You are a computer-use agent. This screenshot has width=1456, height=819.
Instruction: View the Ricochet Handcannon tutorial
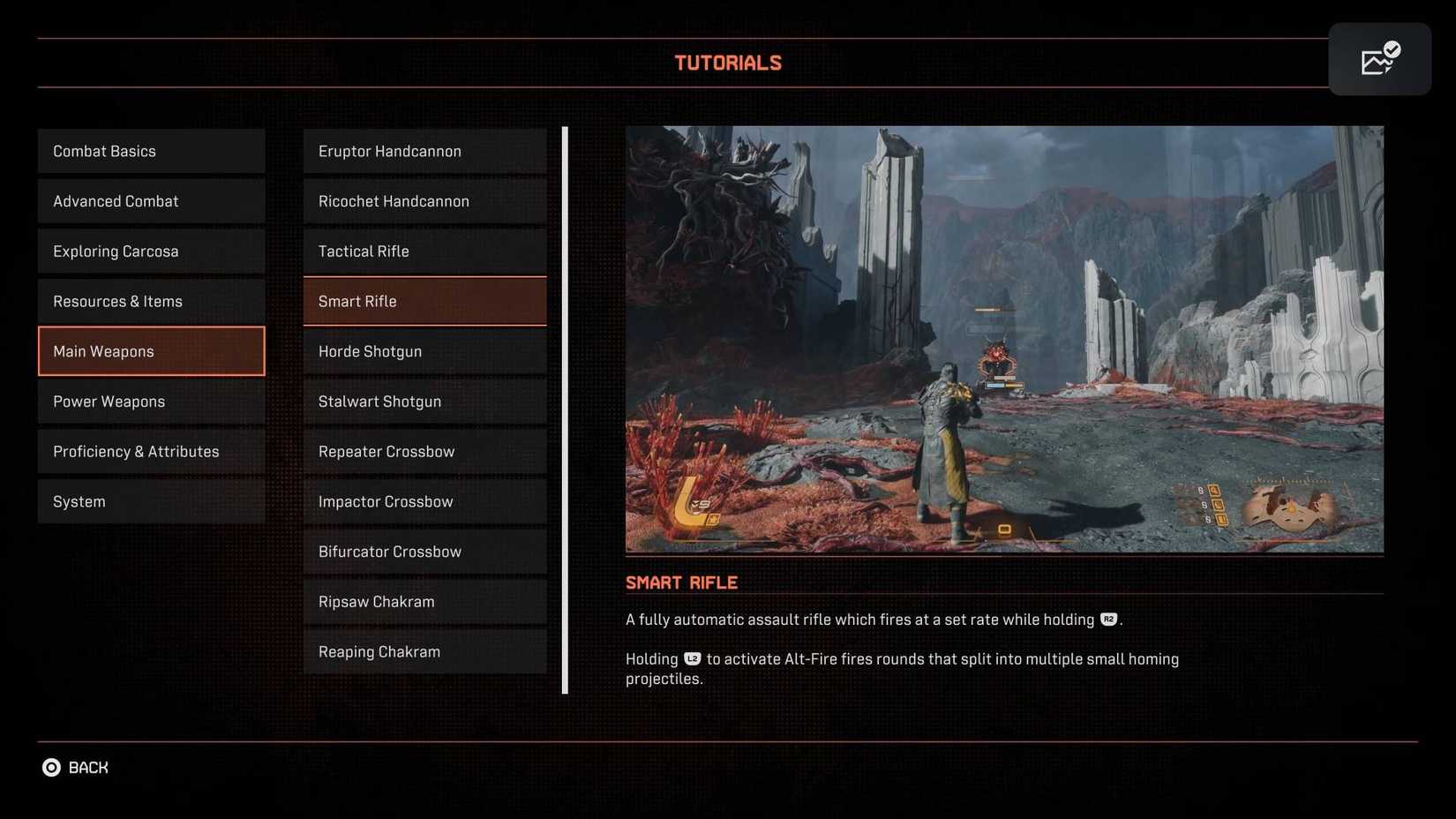pos(424,200)
